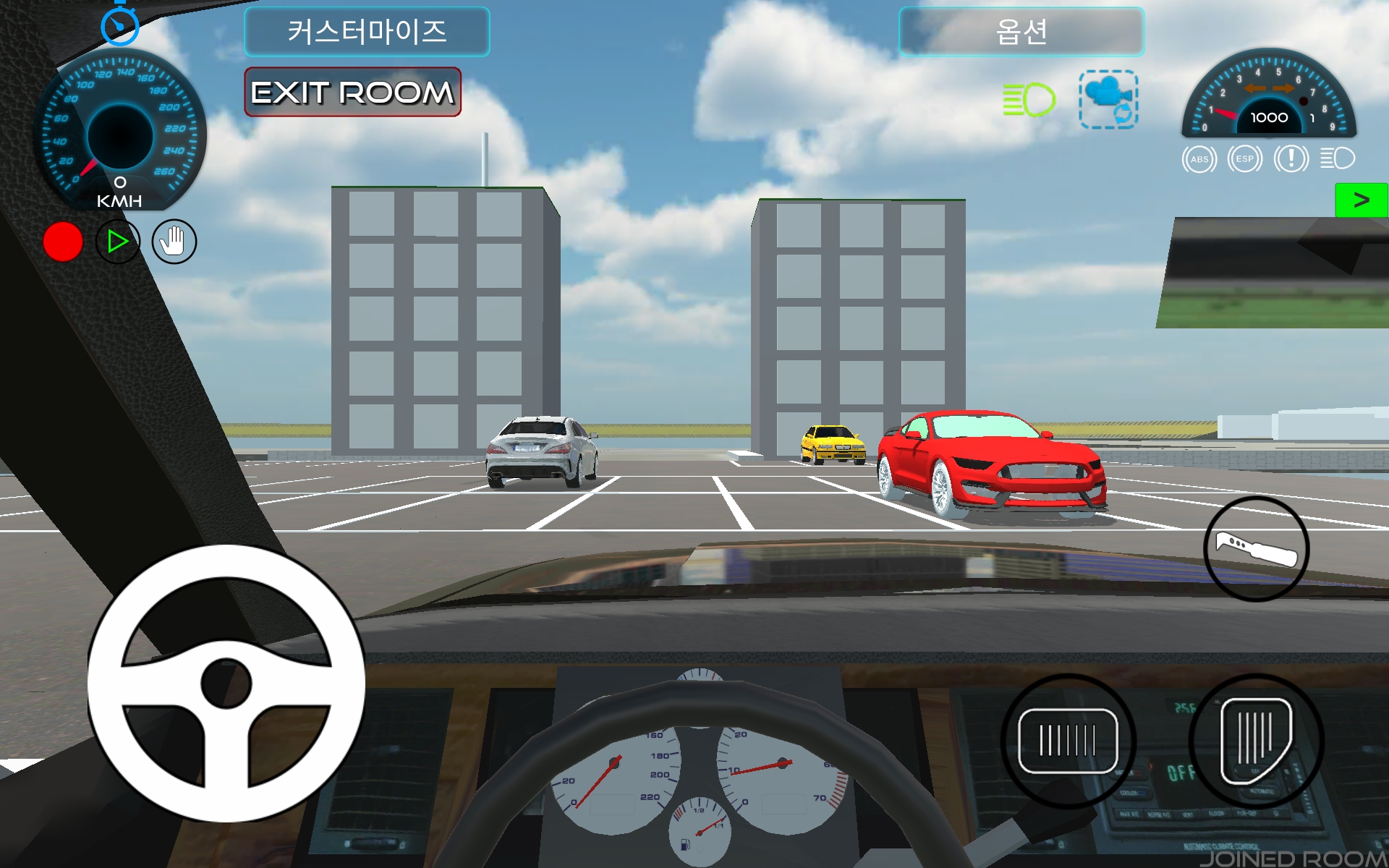Toggle the small white headlight indicator

point(1337,158)
